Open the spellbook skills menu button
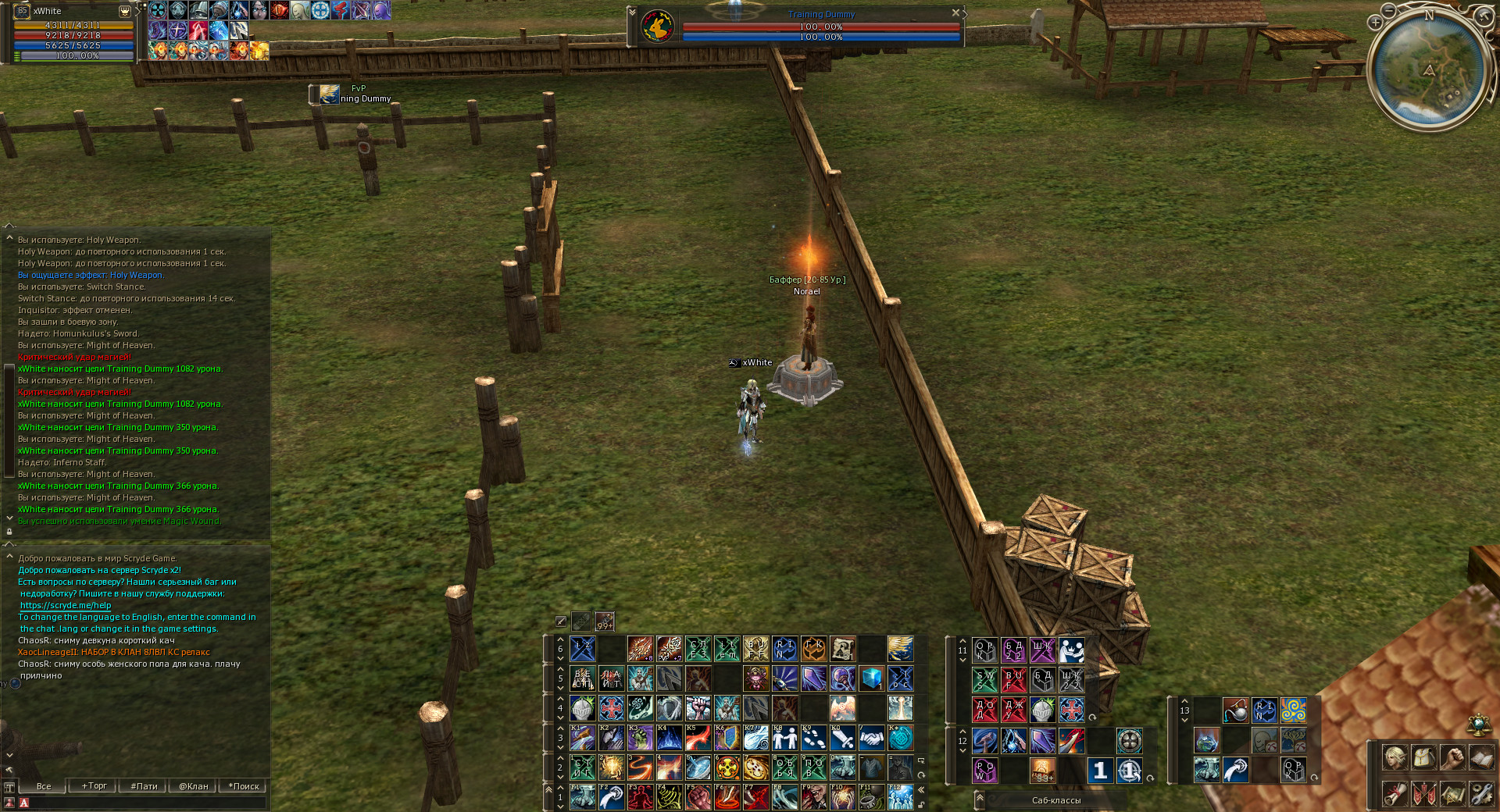 click(x=1482, y=757)
